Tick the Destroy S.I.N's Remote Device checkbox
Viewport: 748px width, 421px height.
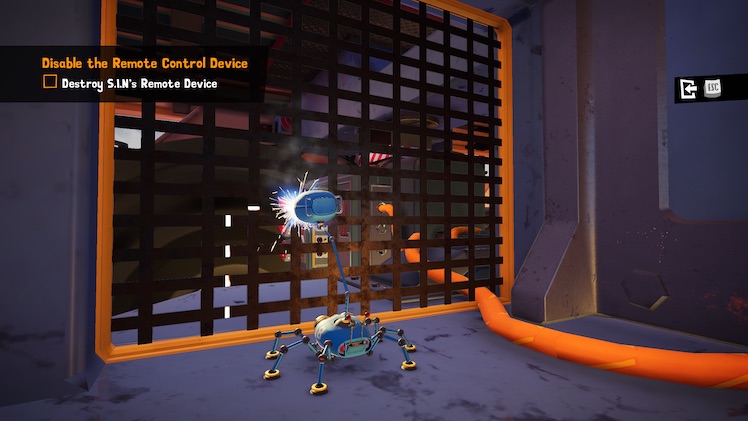coord(50,83)
